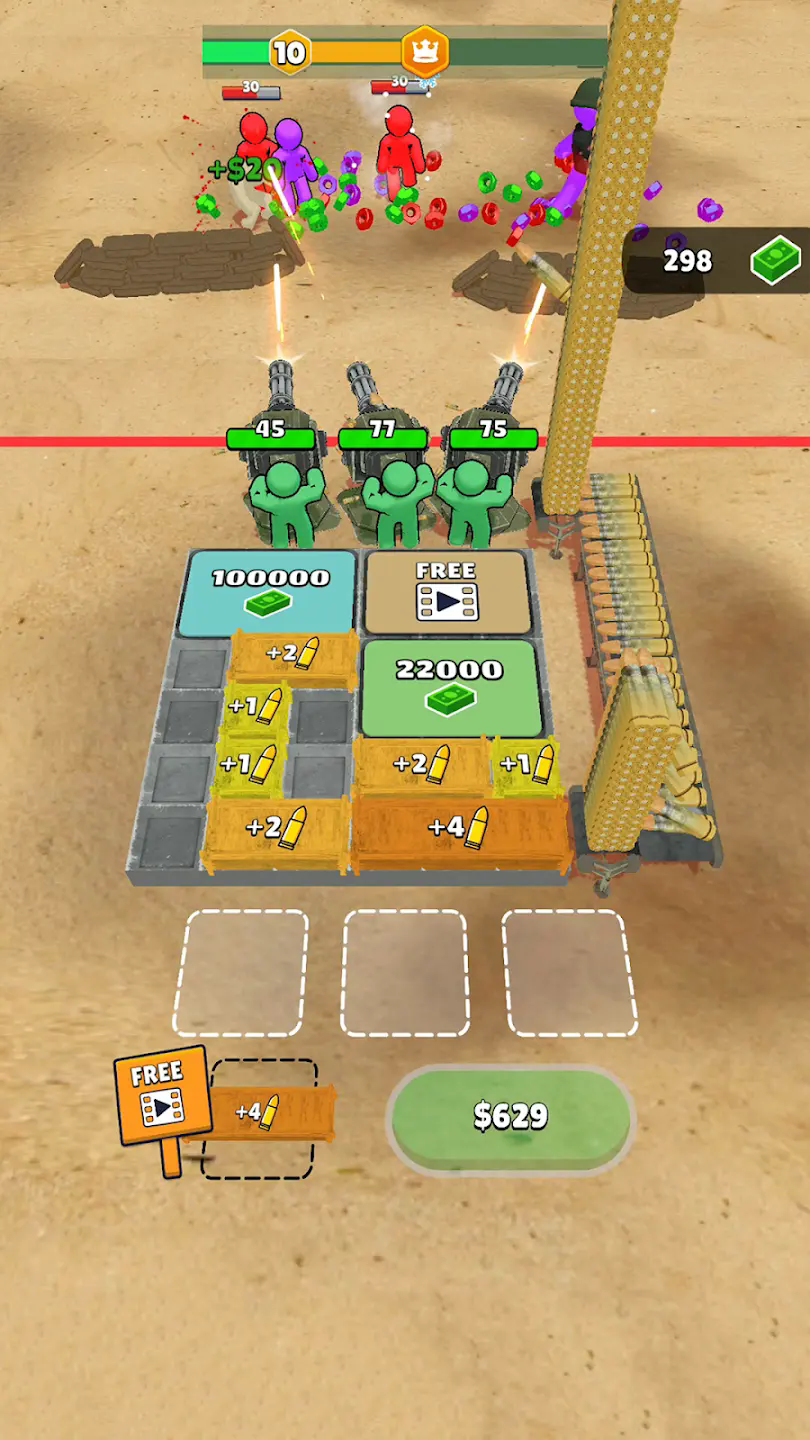Screen dimensions: 810x1440
Task: Claim the beige FREE video grid tile
Action: click(x=445, y=592)
